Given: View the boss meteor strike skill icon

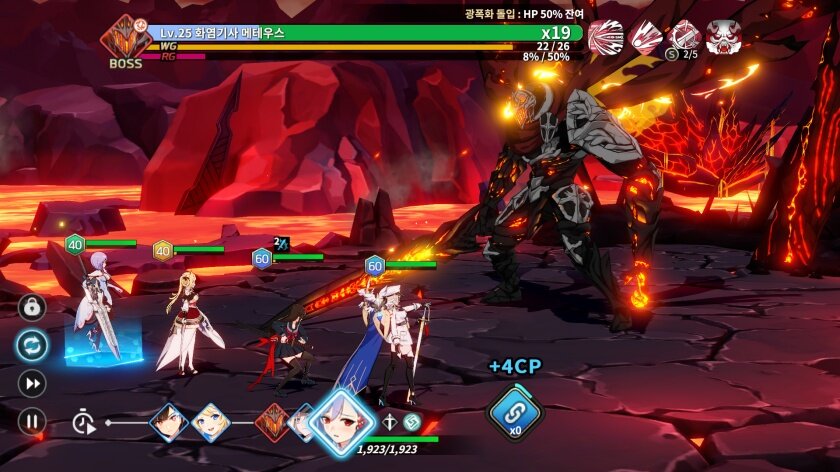Looking at the screenshot, I should click(x=645, y=37).
